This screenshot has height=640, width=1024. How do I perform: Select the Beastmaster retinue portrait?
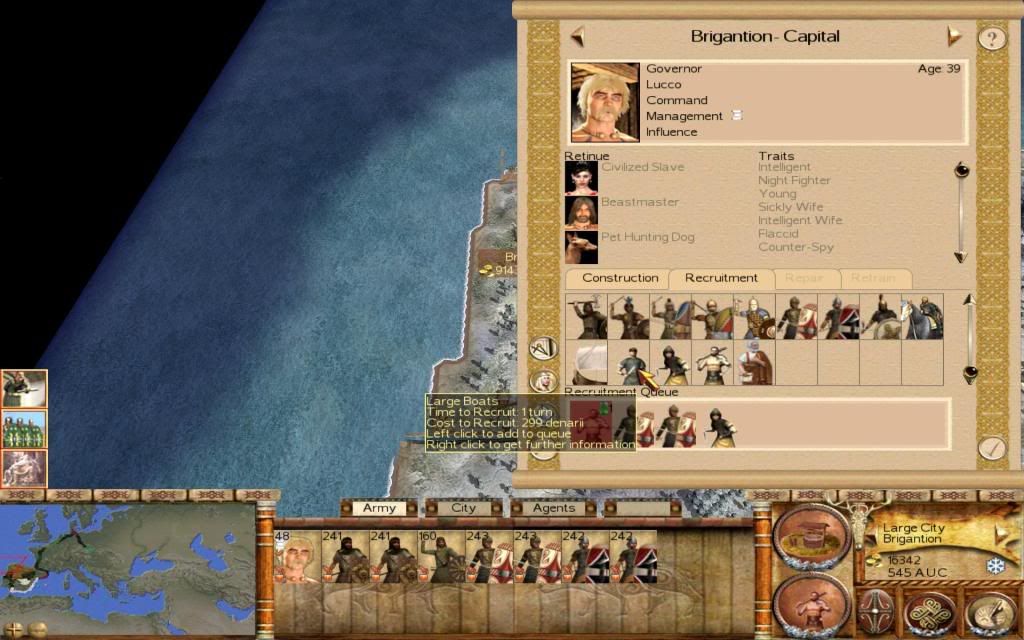(581, 212)
